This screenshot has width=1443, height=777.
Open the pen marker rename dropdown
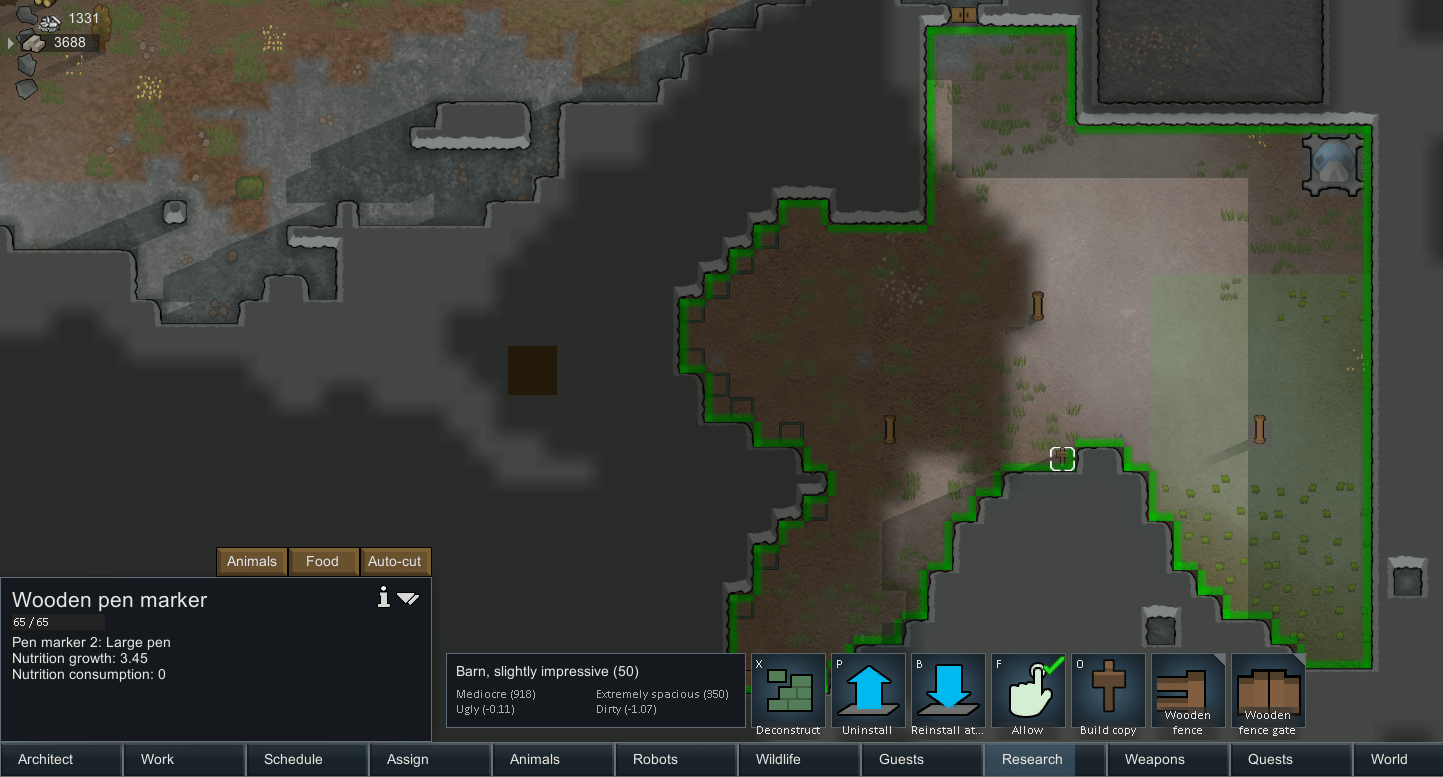[x=409, y=598]
